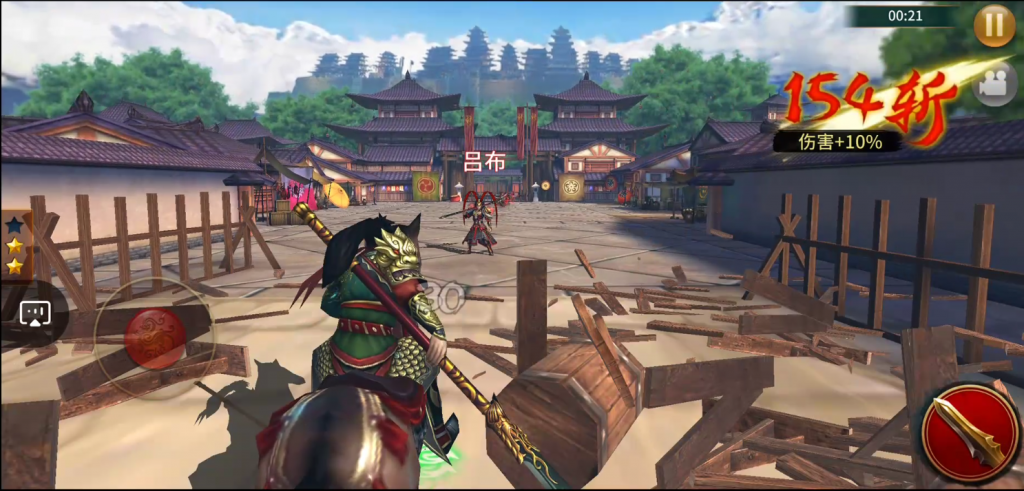The height and width of the screenshot is (491, 1024).
Task: Pause the battle with the pause button
Action: (x=994, y=24)
